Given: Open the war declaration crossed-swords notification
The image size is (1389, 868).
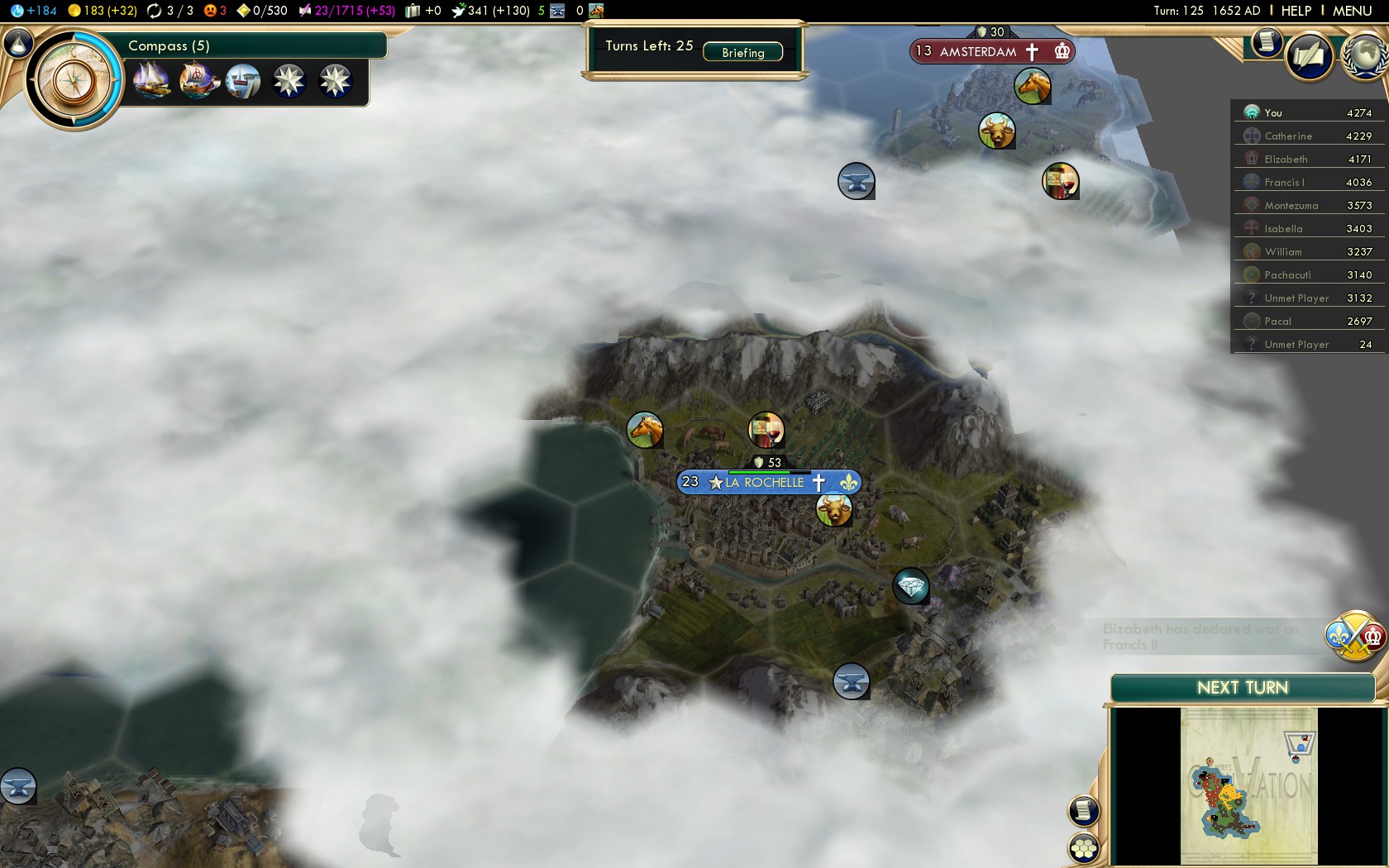Looking at the screenshot, I should click(1356, 637).
